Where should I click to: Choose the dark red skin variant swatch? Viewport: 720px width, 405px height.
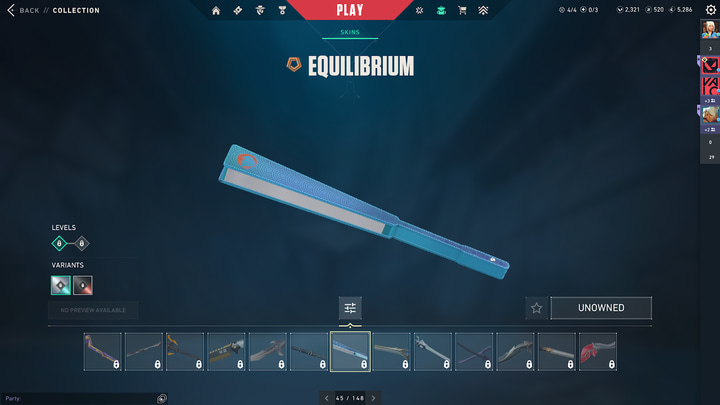(x=83, y=285)
